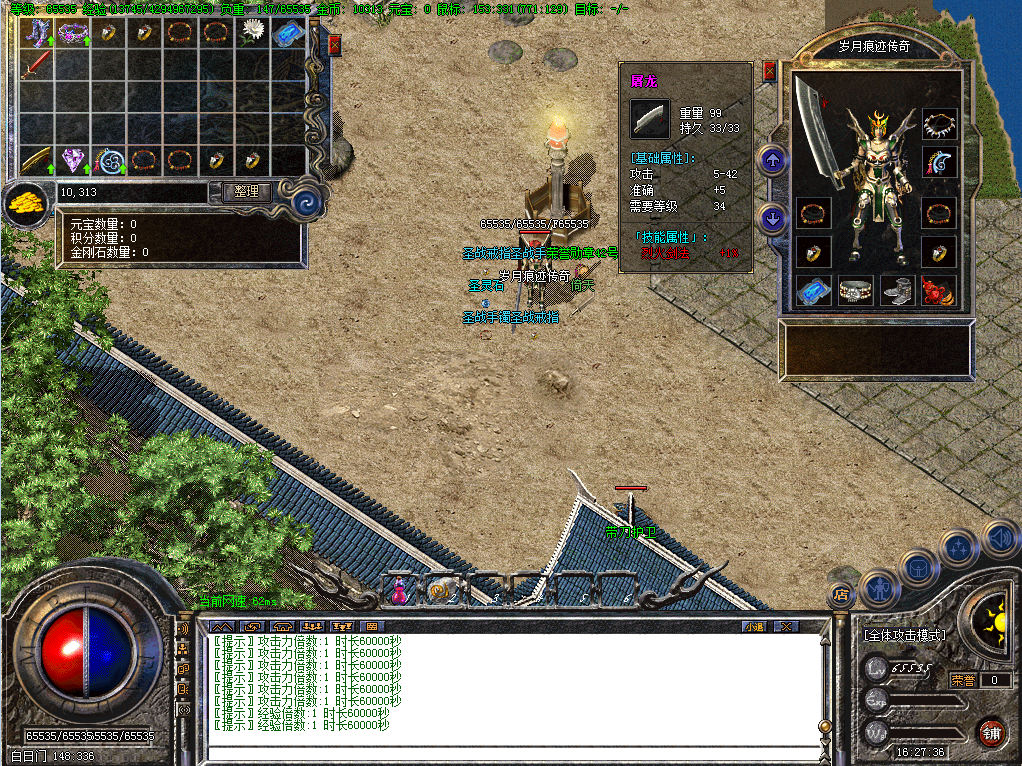The width and height of the screenshot is (1022, 766).
Task: Close the character equipment panel
Action: [769, 71]
